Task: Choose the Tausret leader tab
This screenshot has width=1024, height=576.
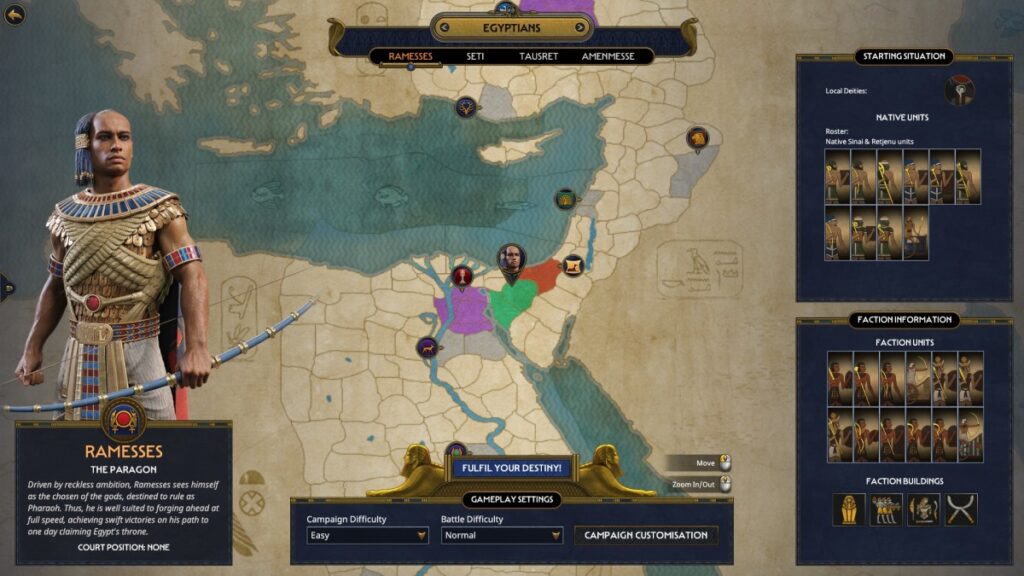Action: (538, 56)
